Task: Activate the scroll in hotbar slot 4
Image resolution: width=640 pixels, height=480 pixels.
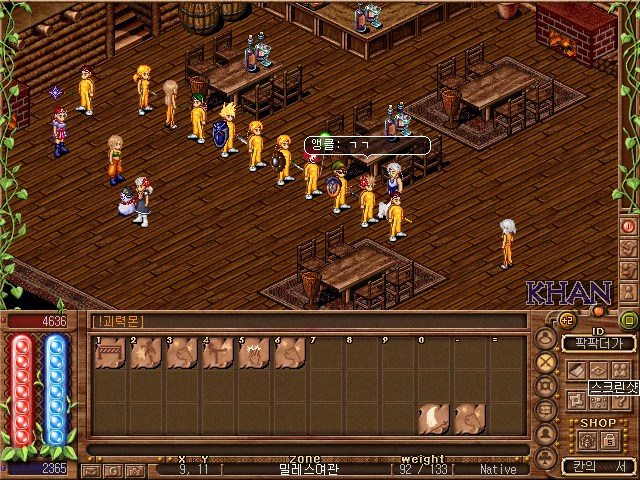Action: click(216, 353)
